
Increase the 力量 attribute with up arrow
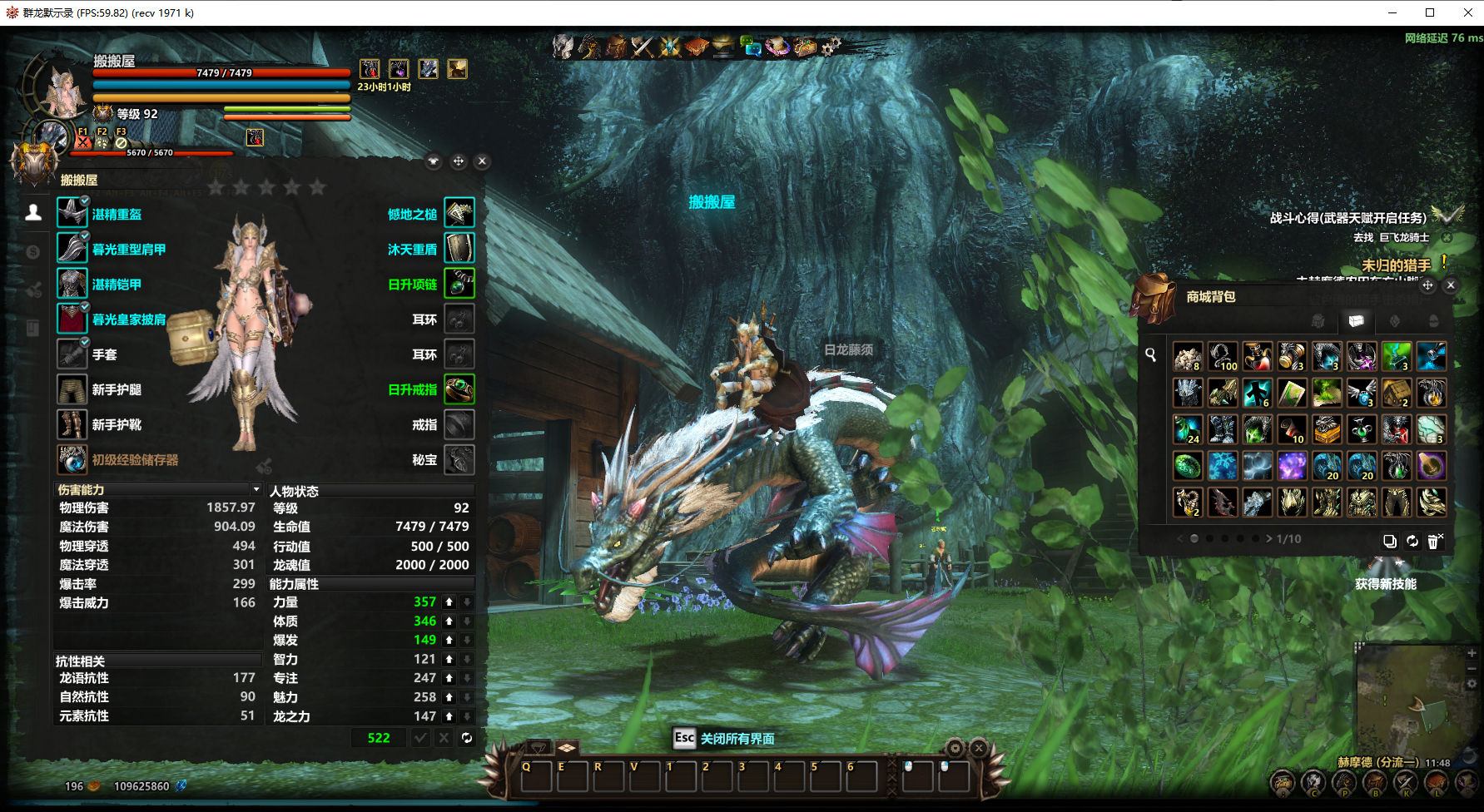coord(449,602)
